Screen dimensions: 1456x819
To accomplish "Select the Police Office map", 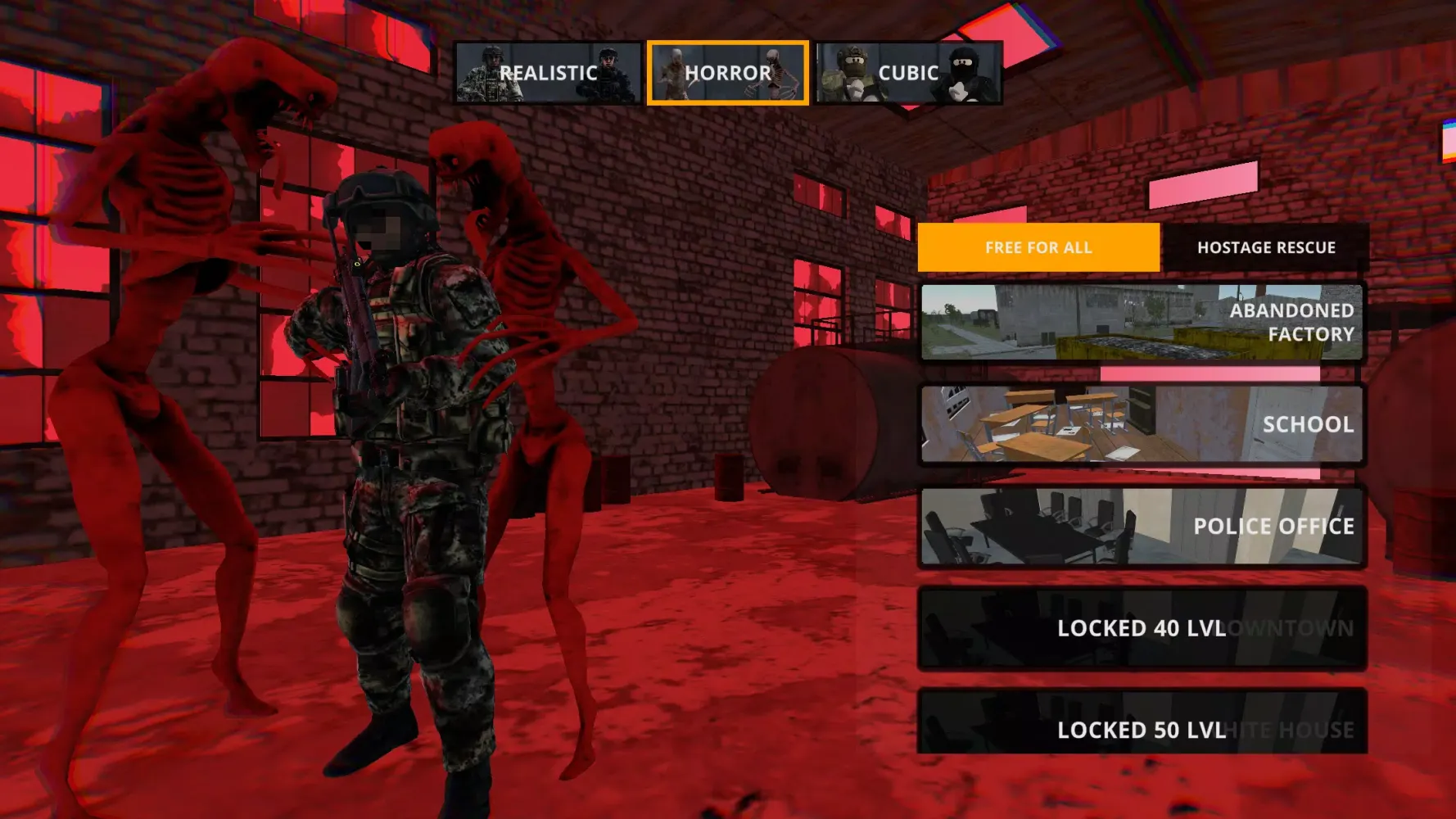I will point(1142,527).
